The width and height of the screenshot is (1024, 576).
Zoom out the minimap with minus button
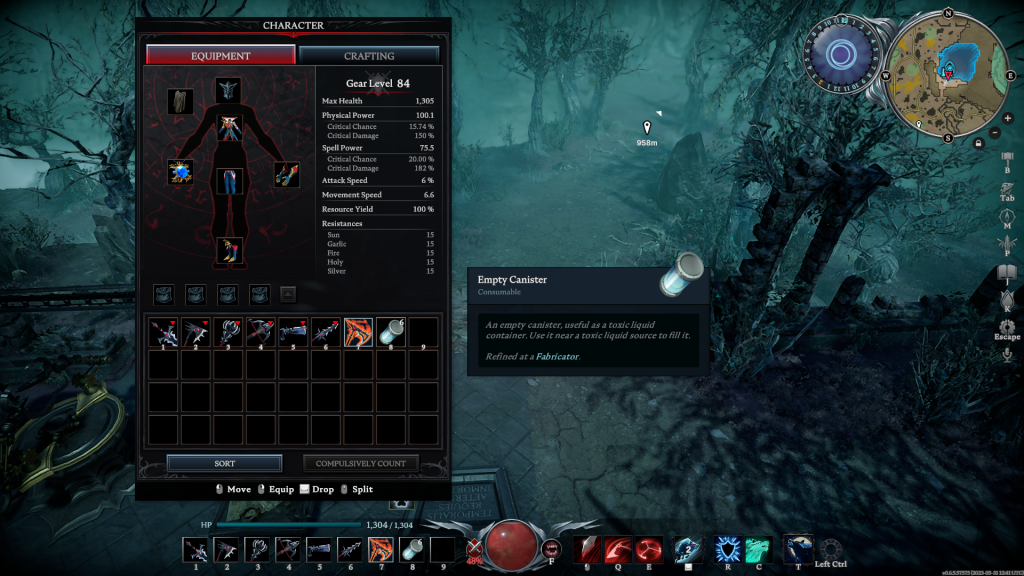(995, 132)
